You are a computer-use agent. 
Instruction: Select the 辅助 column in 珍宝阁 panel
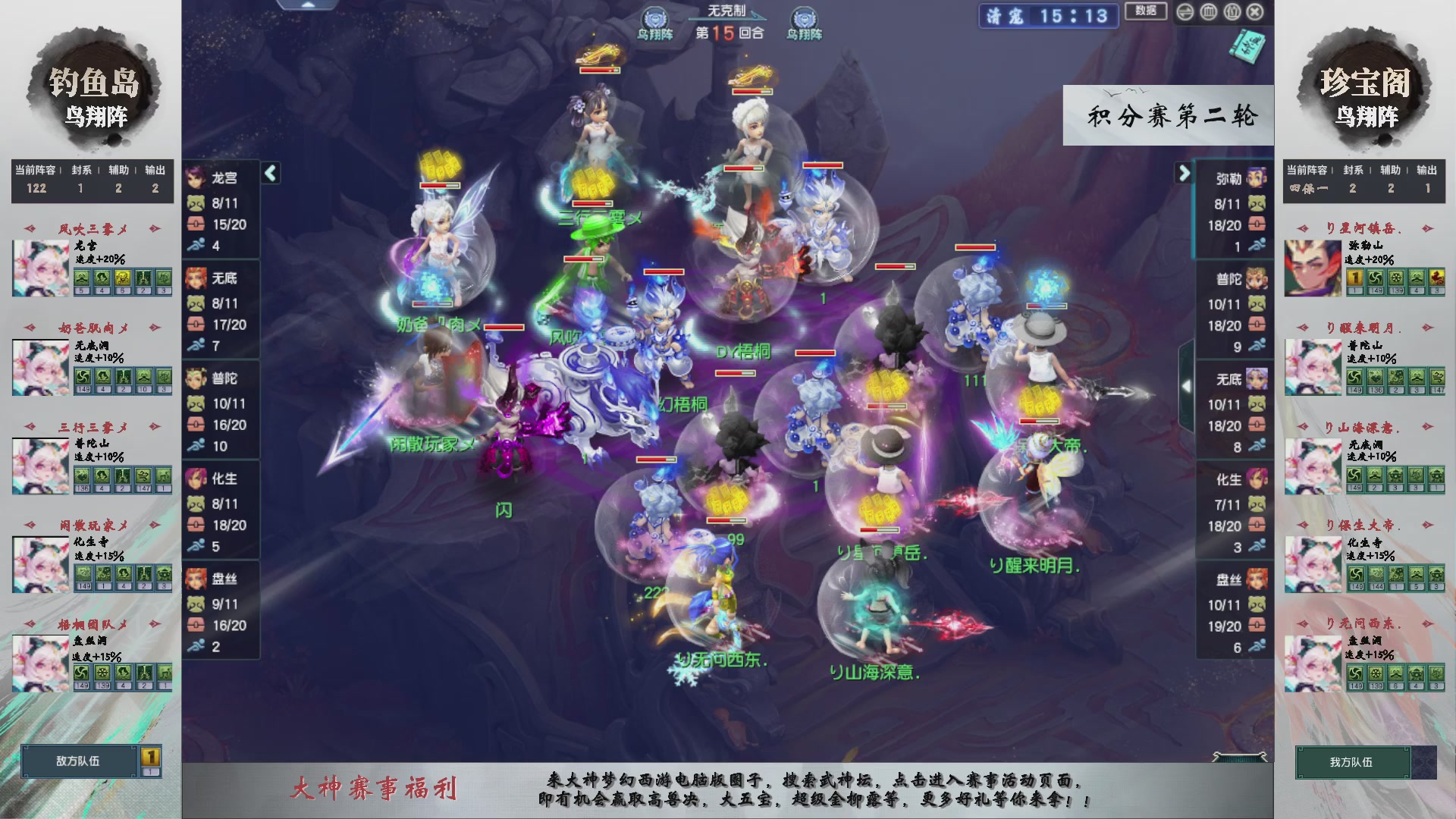(x=1390, y=170)
